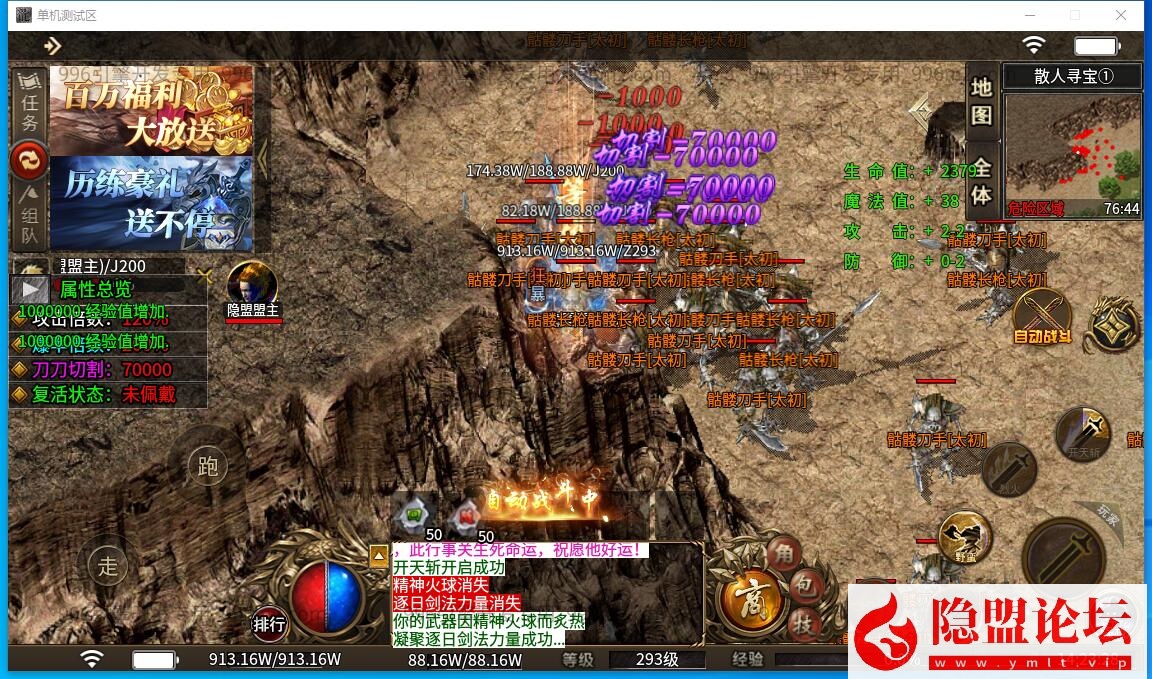Open the 排行 ranking button

[269, 625]
